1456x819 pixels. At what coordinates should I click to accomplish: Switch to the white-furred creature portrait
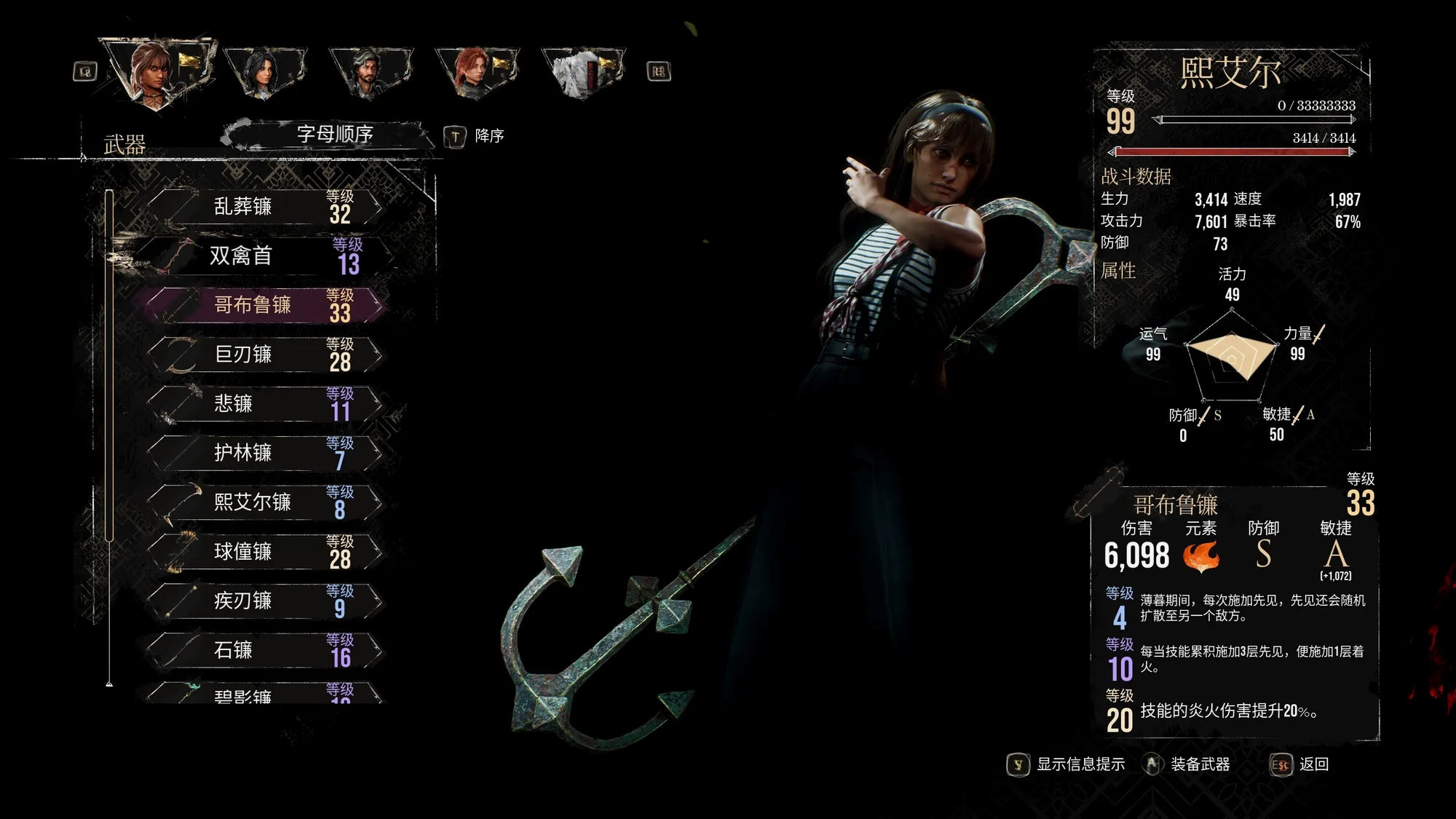pyautogui.click(x=581, y=72)
